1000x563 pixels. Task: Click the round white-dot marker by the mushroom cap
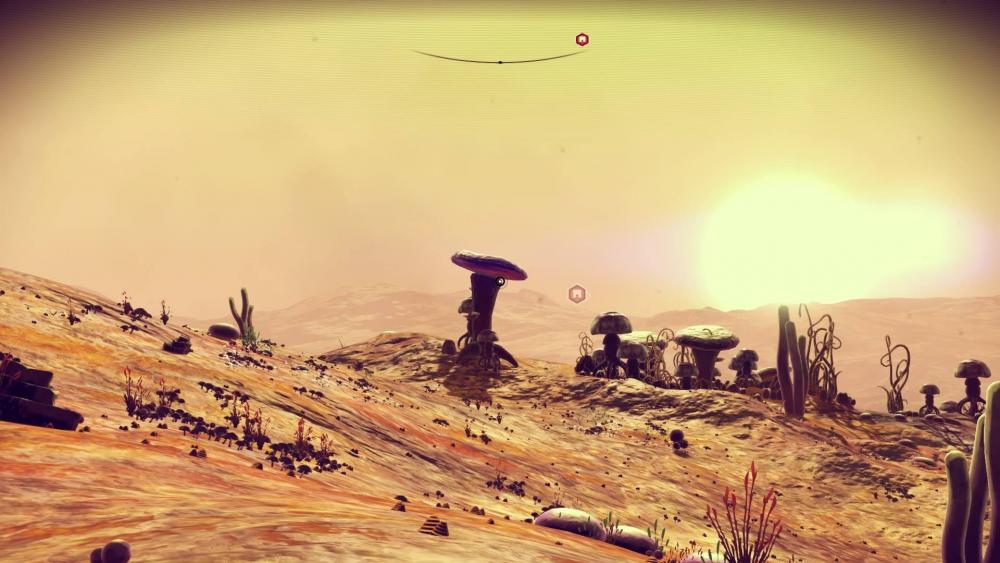point(500,282)
